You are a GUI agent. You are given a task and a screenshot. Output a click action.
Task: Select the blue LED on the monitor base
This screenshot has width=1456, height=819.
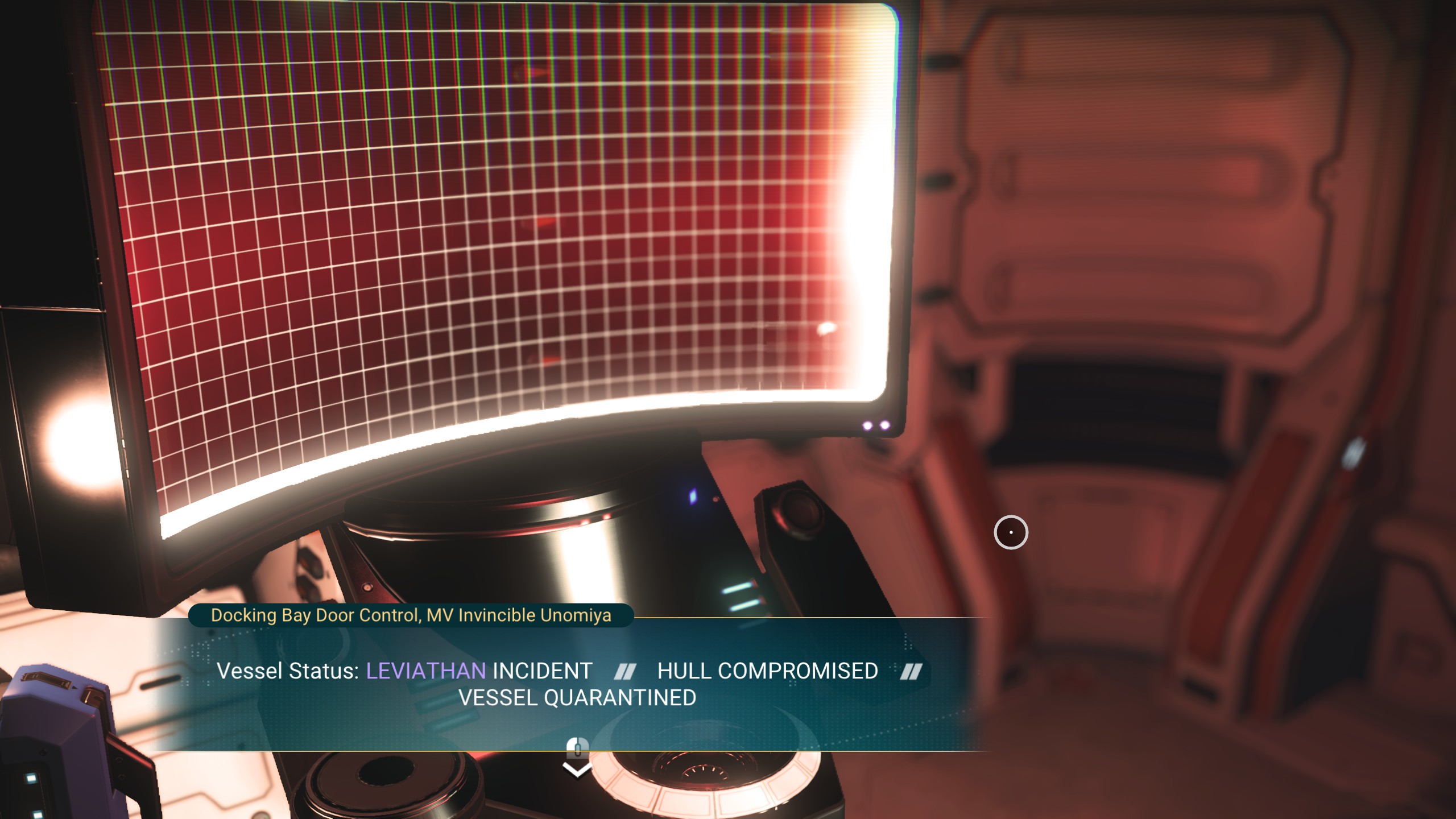(x=693, y=497)
